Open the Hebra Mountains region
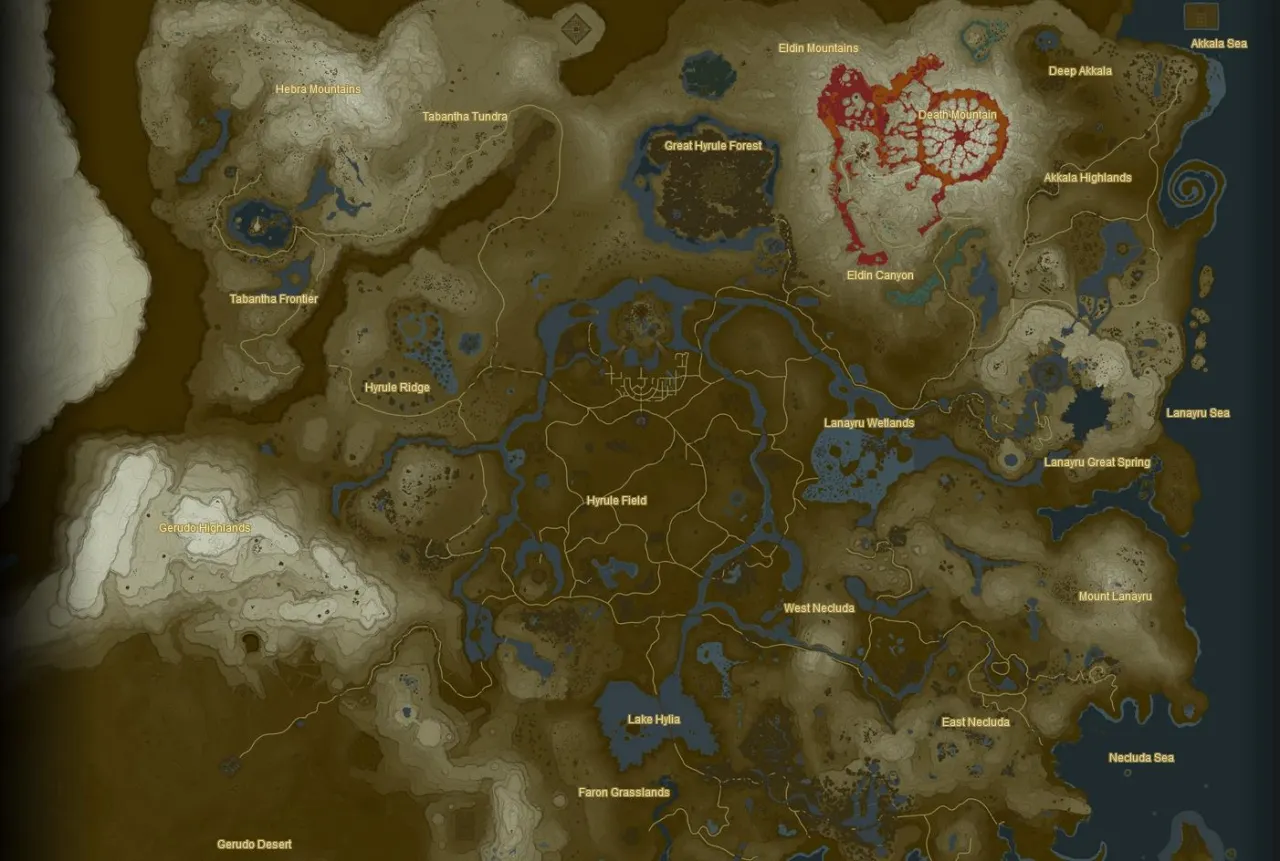The image size is (1280, 861). click(x=319, y=89)
